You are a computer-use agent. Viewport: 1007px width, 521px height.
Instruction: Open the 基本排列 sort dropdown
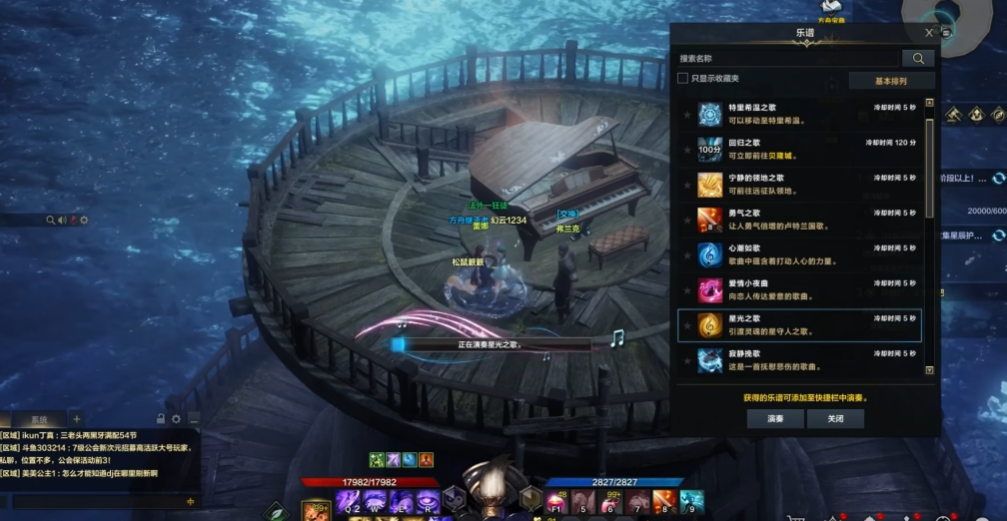click(890, 80)
